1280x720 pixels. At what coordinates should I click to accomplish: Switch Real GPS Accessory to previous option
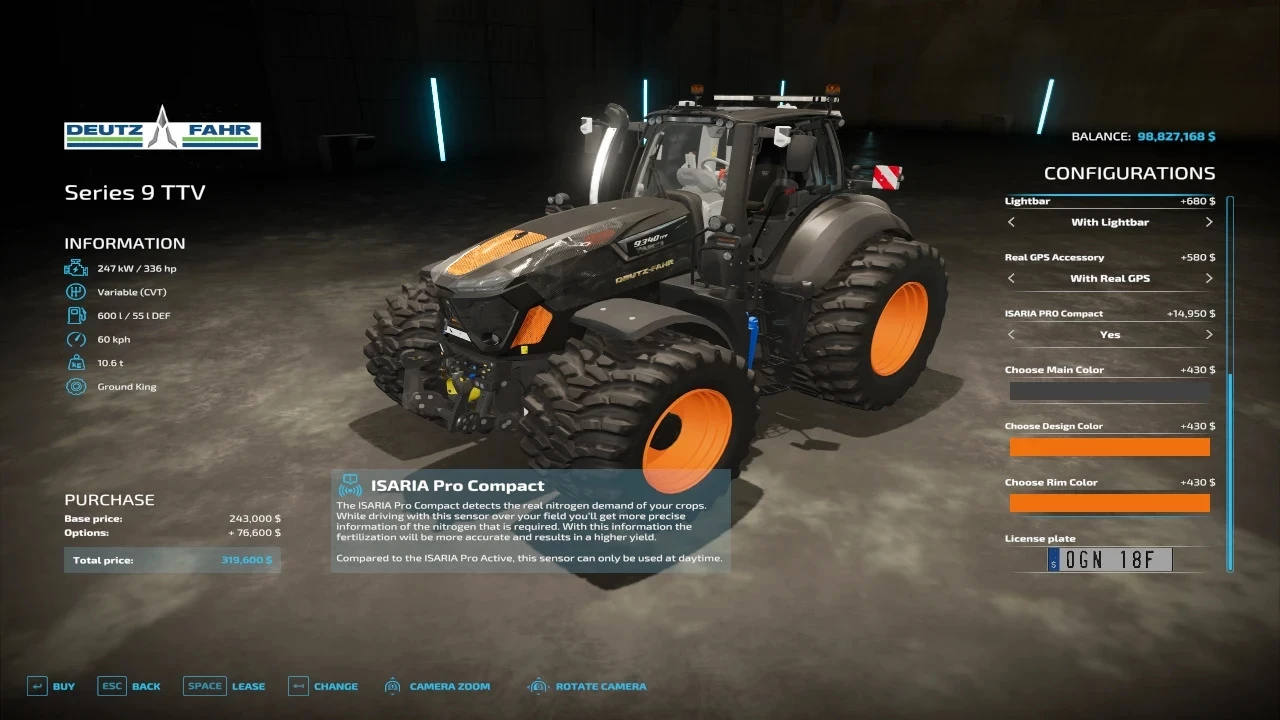click(1011, 278)
